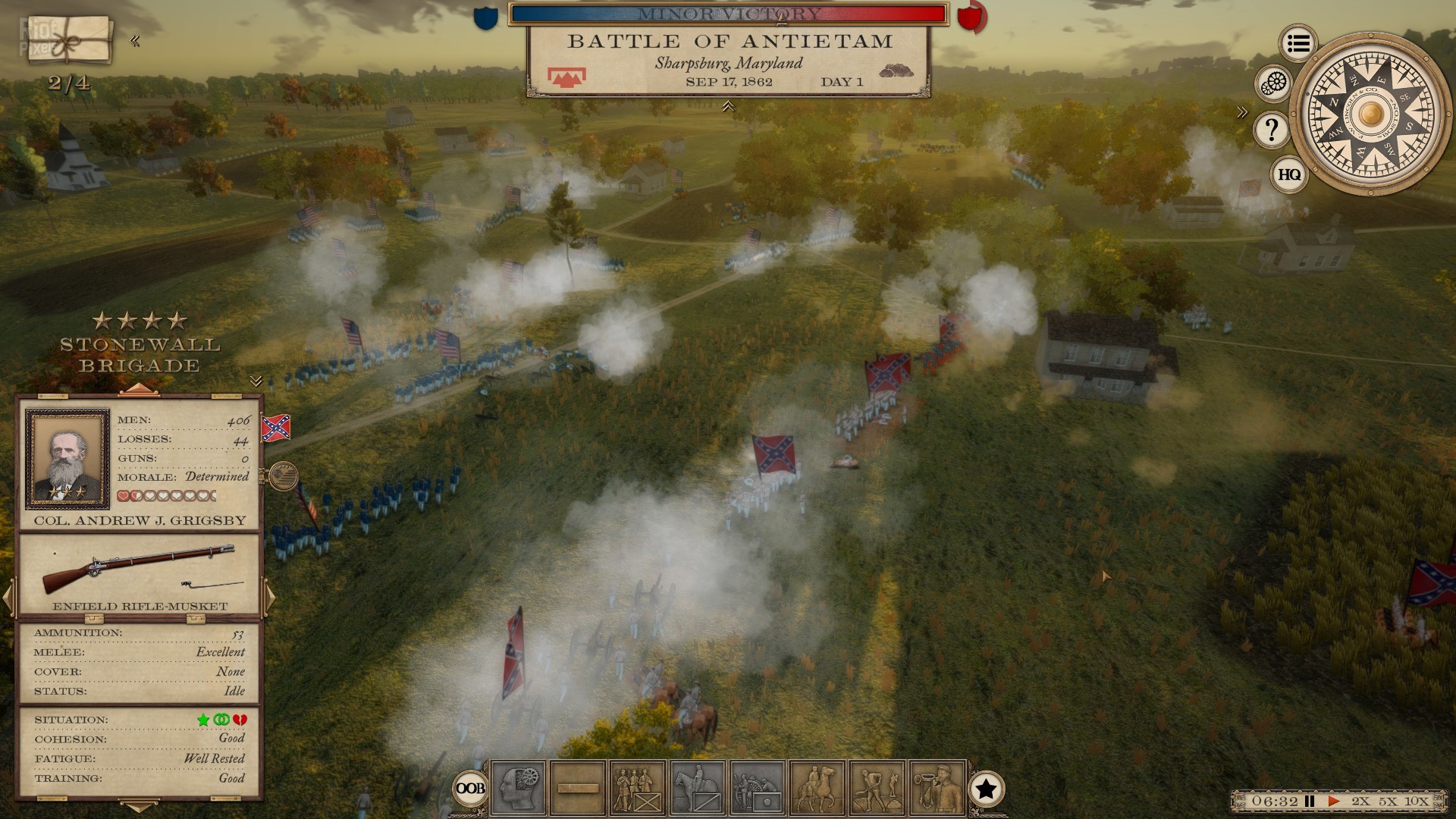Screen dimensions: 1456x819
Task: Click the head-with-gears AI command icon
Action: [x=519, y=789]
